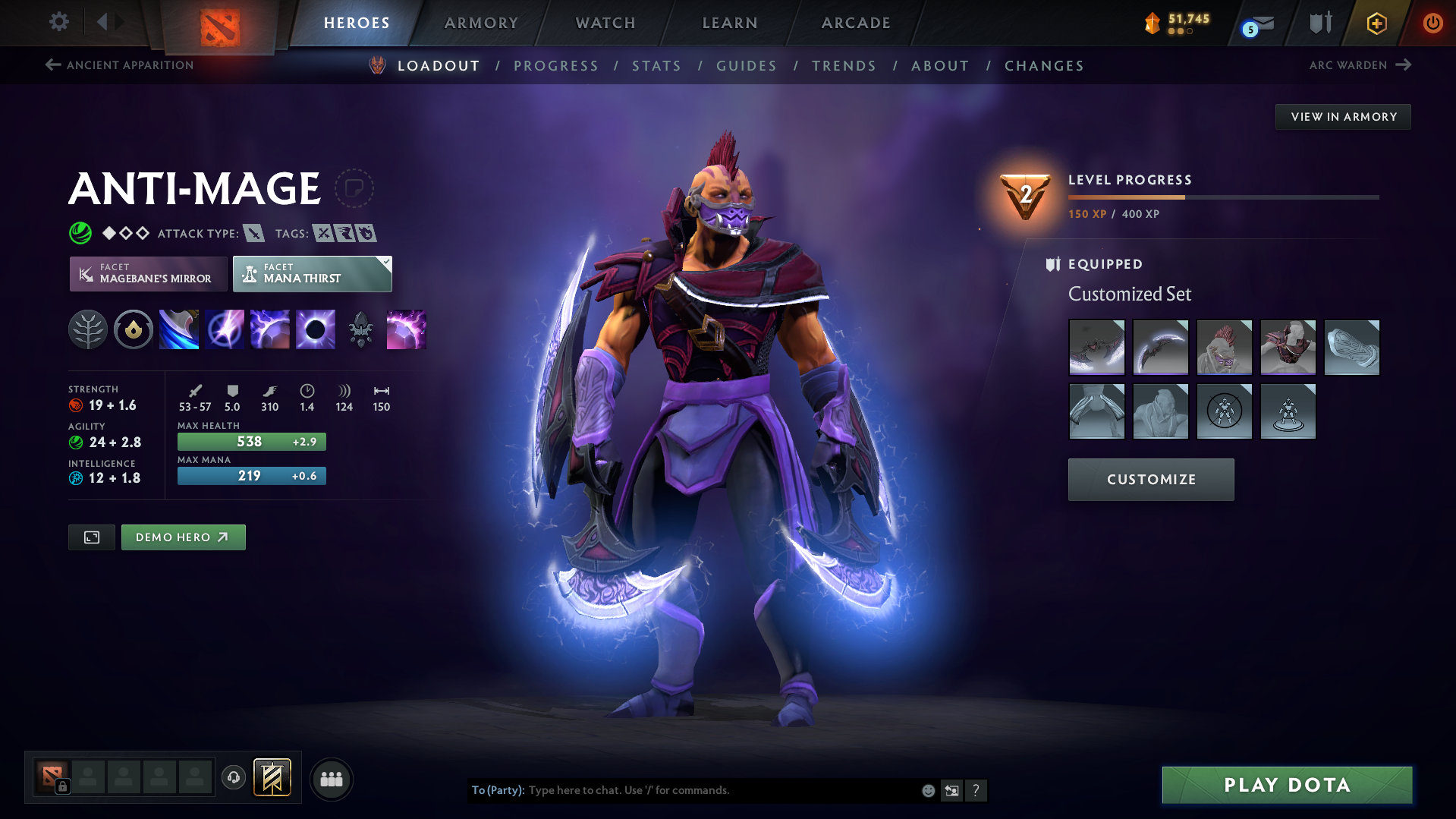Image resolution: width=1456 pixels, height=819 pixels.
Task: Choose the Mana Thirst facet
Action: [312, 274]
